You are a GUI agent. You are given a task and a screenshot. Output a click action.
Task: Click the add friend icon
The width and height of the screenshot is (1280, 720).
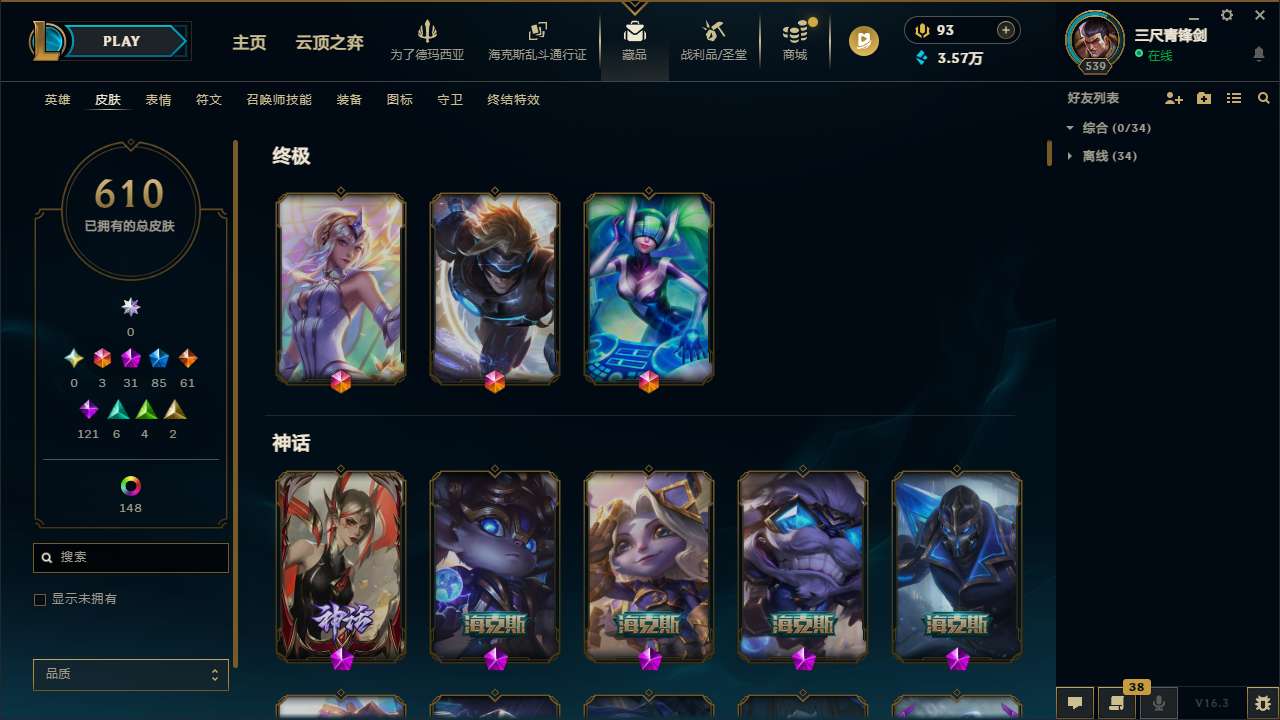1173,98
